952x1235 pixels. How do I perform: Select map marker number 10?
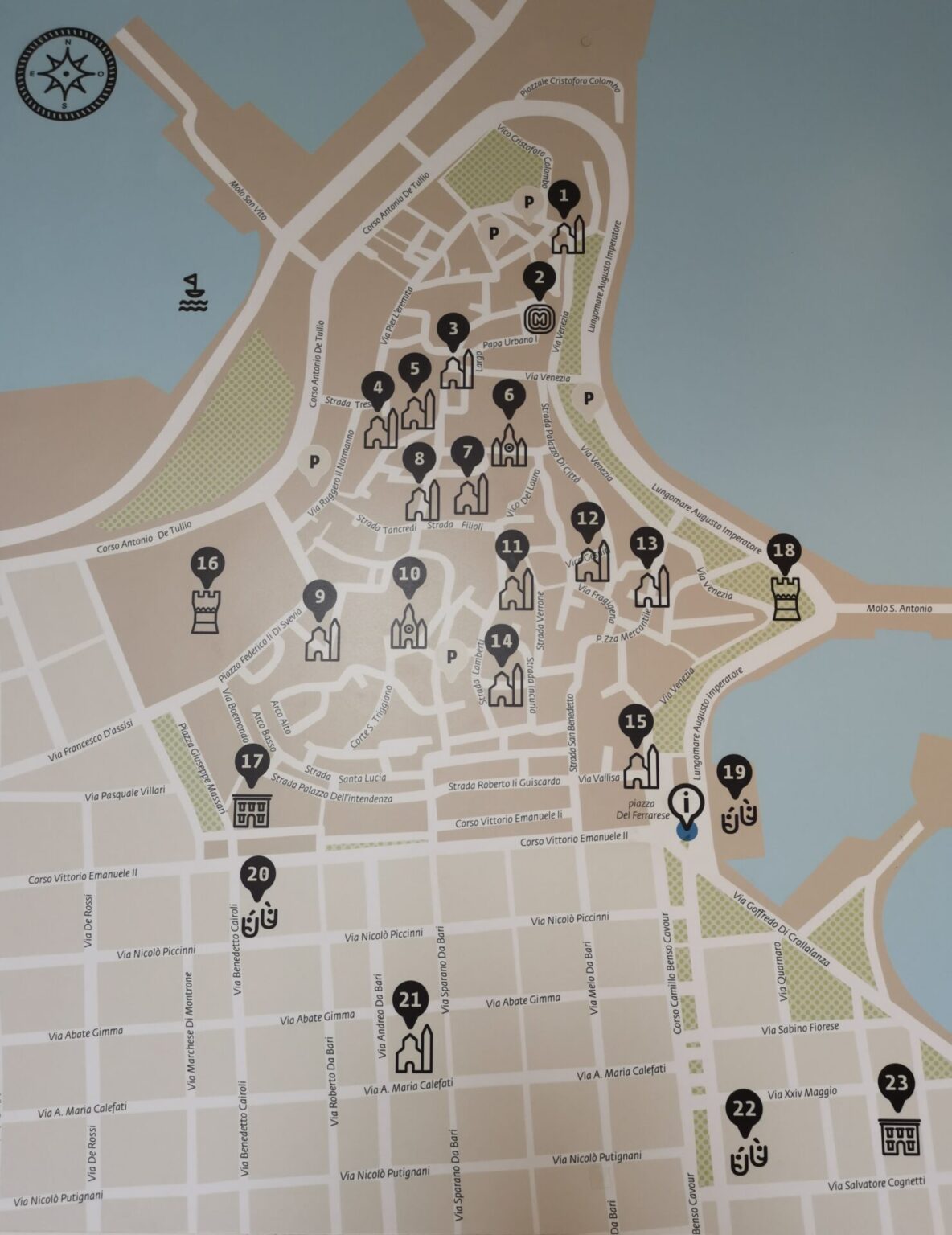pos(409,575)
